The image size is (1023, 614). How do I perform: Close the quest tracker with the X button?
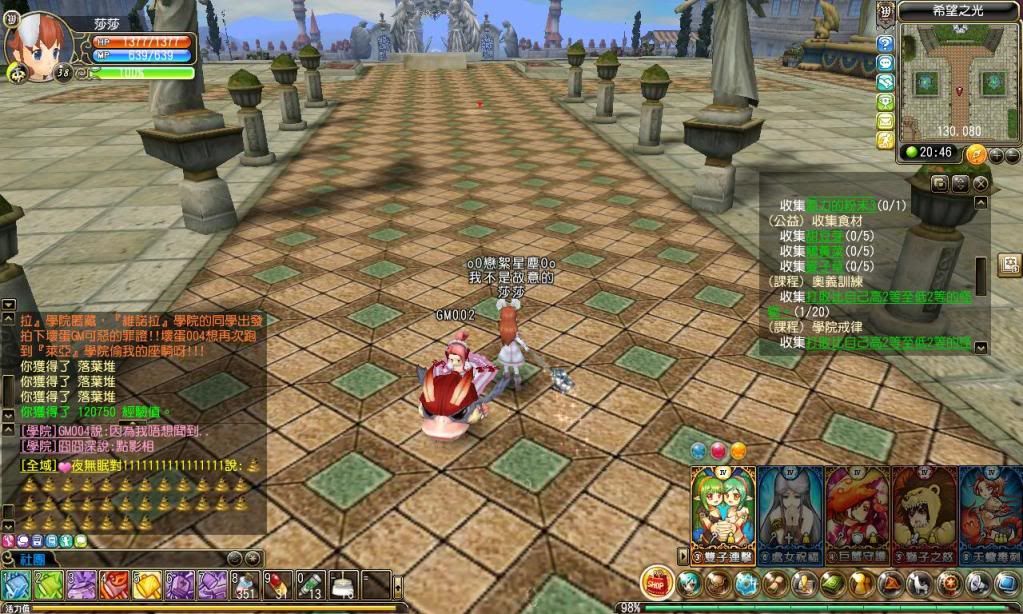click(981, 183)
